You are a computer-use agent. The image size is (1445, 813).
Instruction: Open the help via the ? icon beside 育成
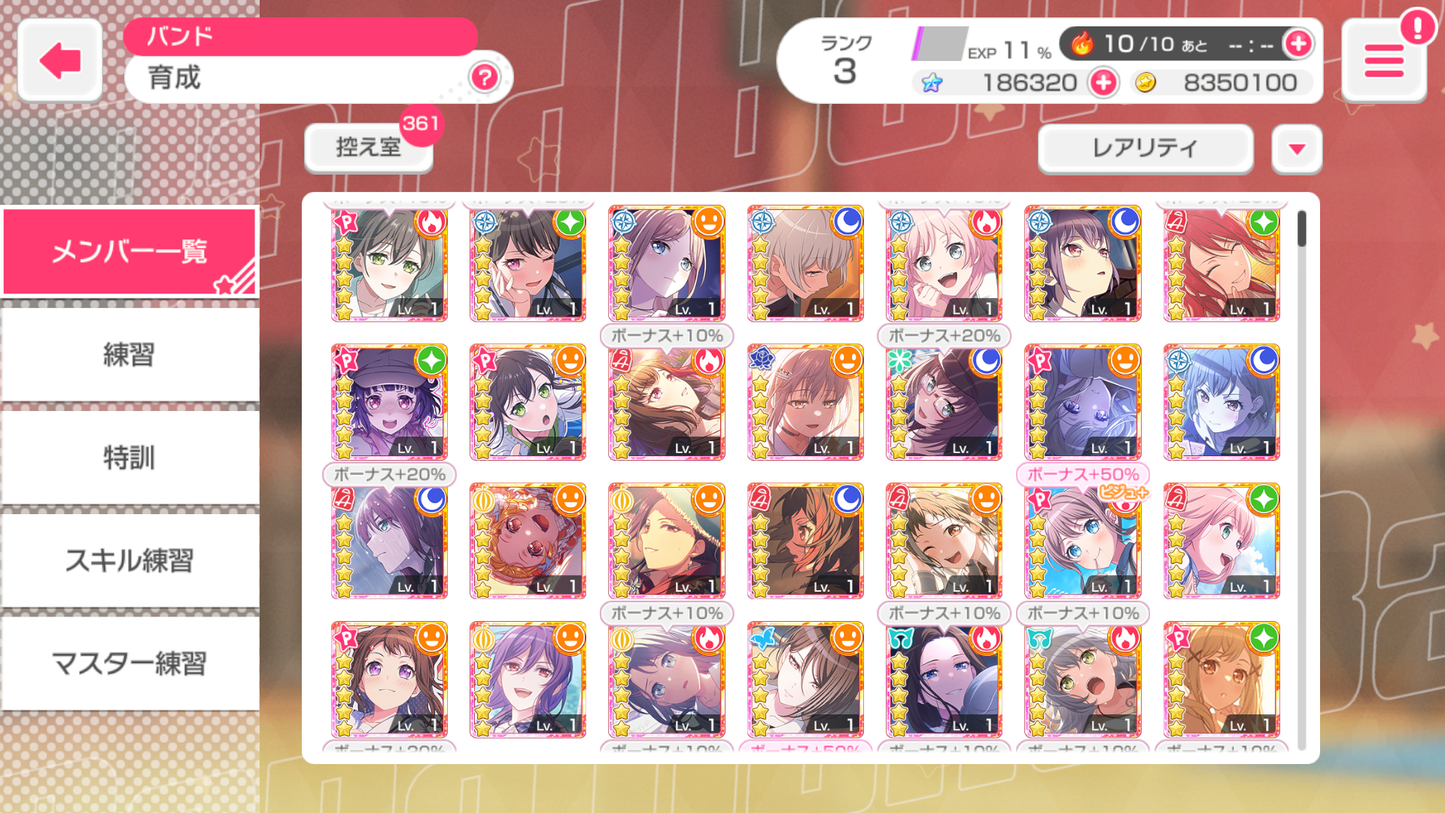point(484,78)
